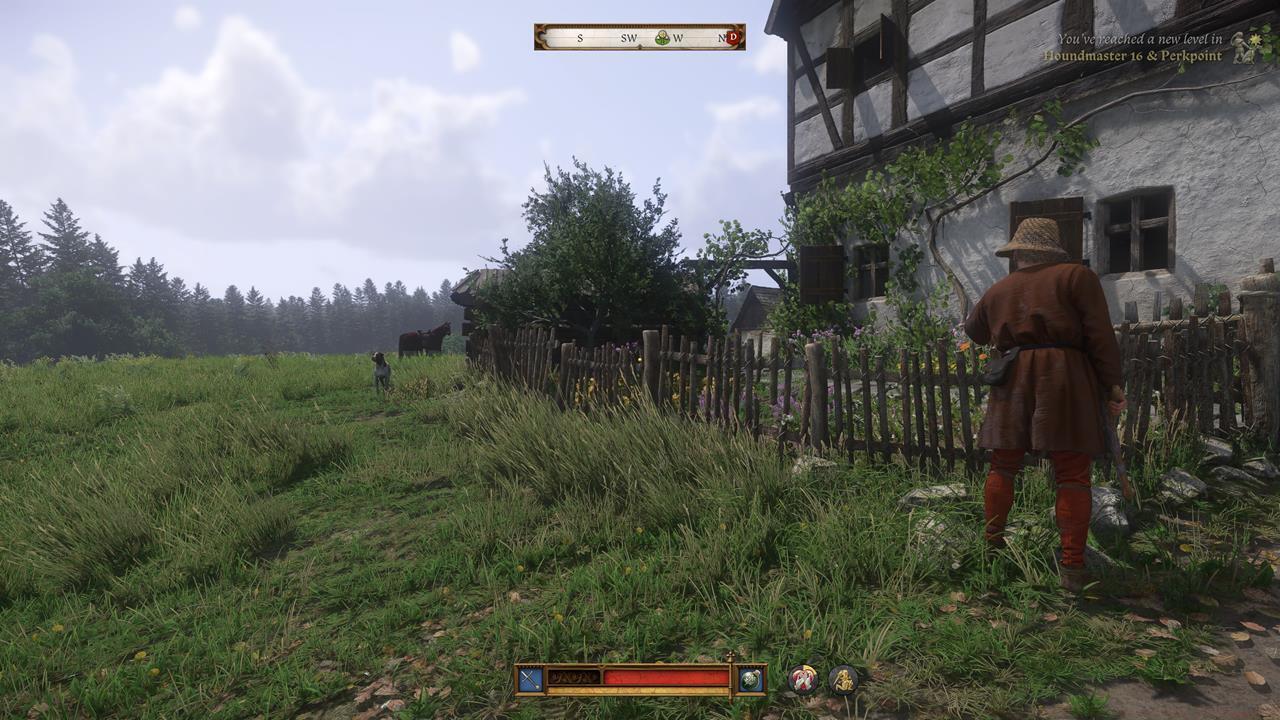Select the S marker on the compass strip
This screenshot has height=720, width=1280.
[x=580, y=38]
